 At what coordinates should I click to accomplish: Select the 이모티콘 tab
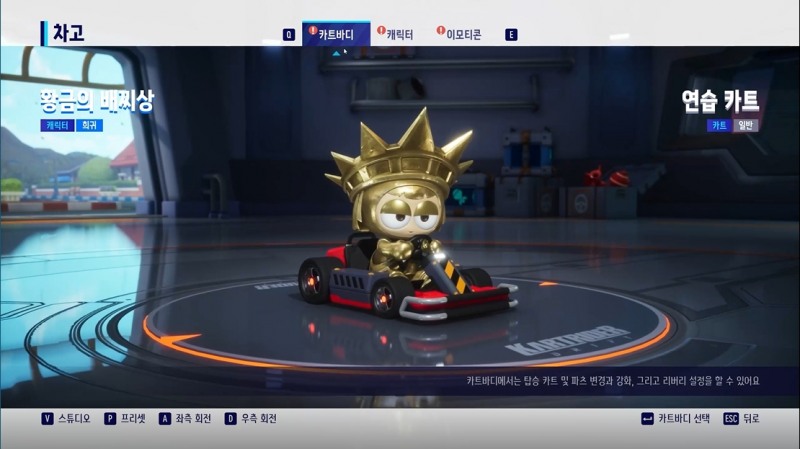click(x=463, y=34)
